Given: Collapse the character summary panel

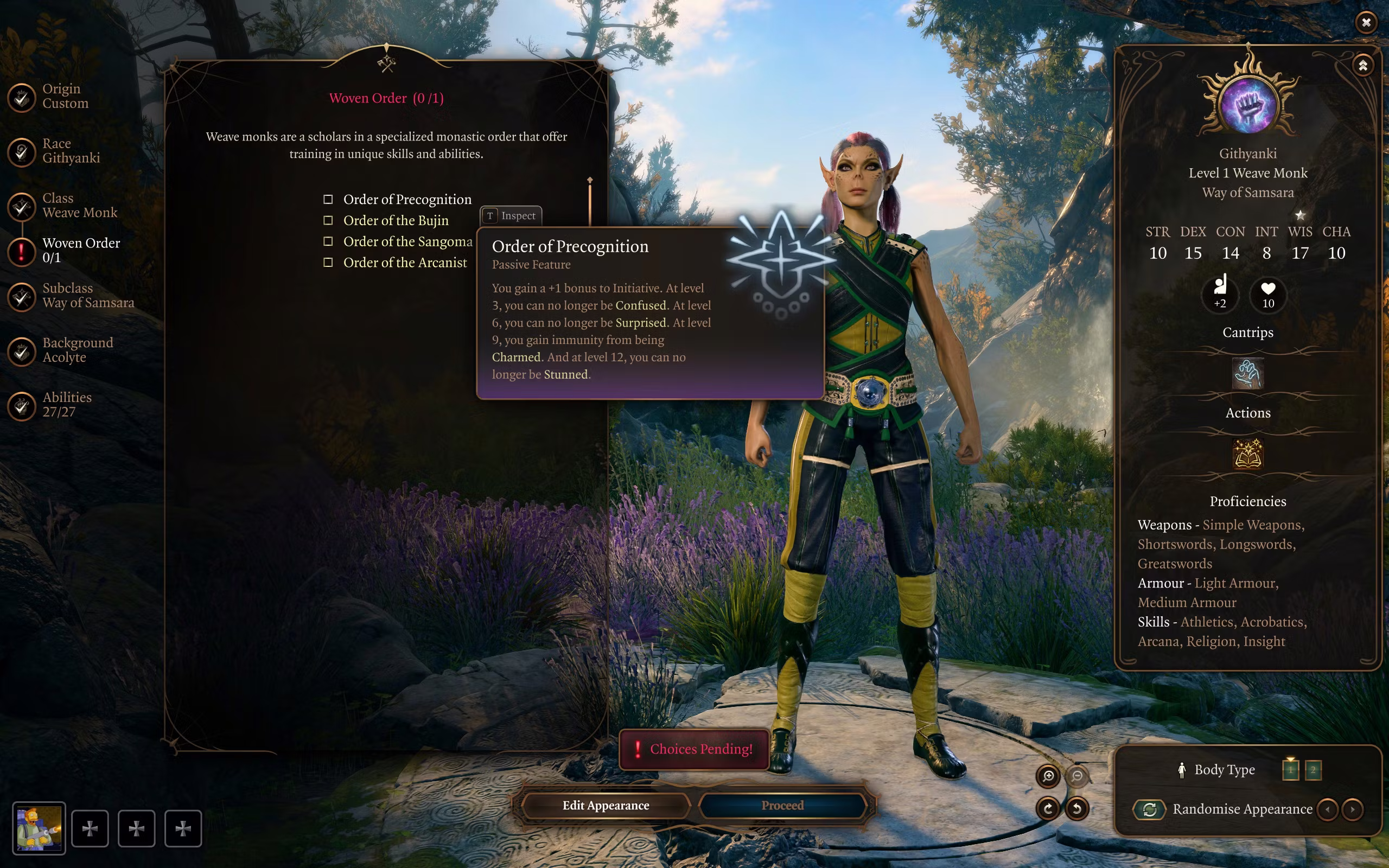Looking at the screenshot, I should point(1362,65).
